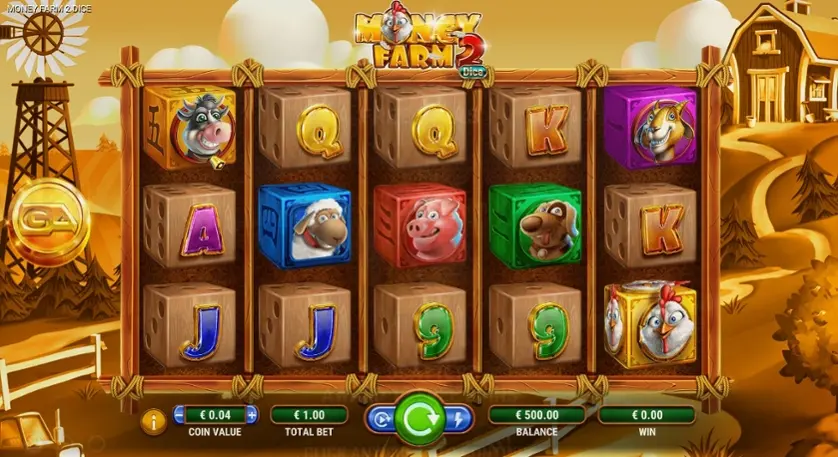Screen dimensions: 838x457
Task: Toggle the lightning bolt turbo spin
Action: (x=458, y=420)
